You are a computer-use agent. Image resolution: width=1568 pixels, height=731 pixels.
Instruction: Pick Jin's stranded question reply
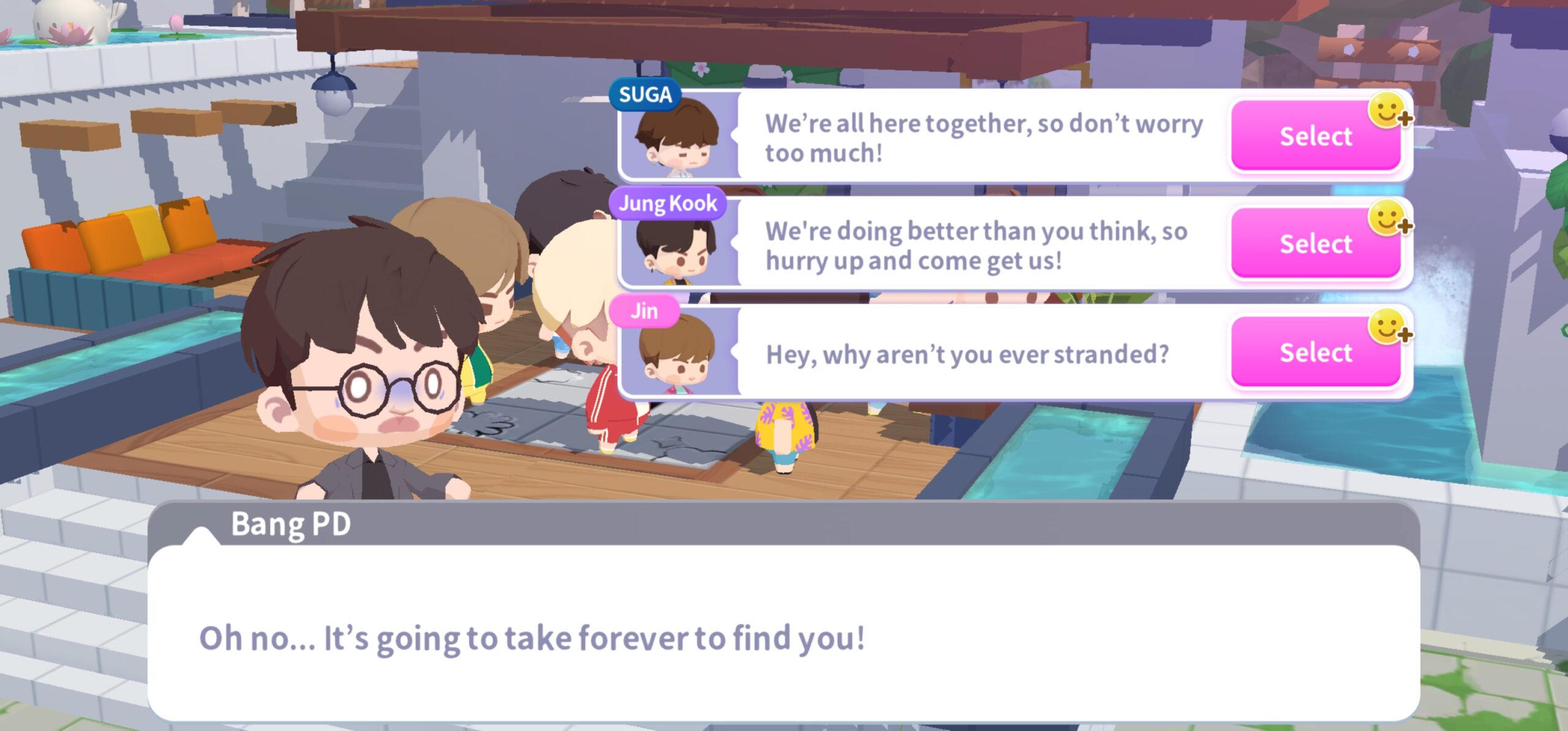point(1315,353)
